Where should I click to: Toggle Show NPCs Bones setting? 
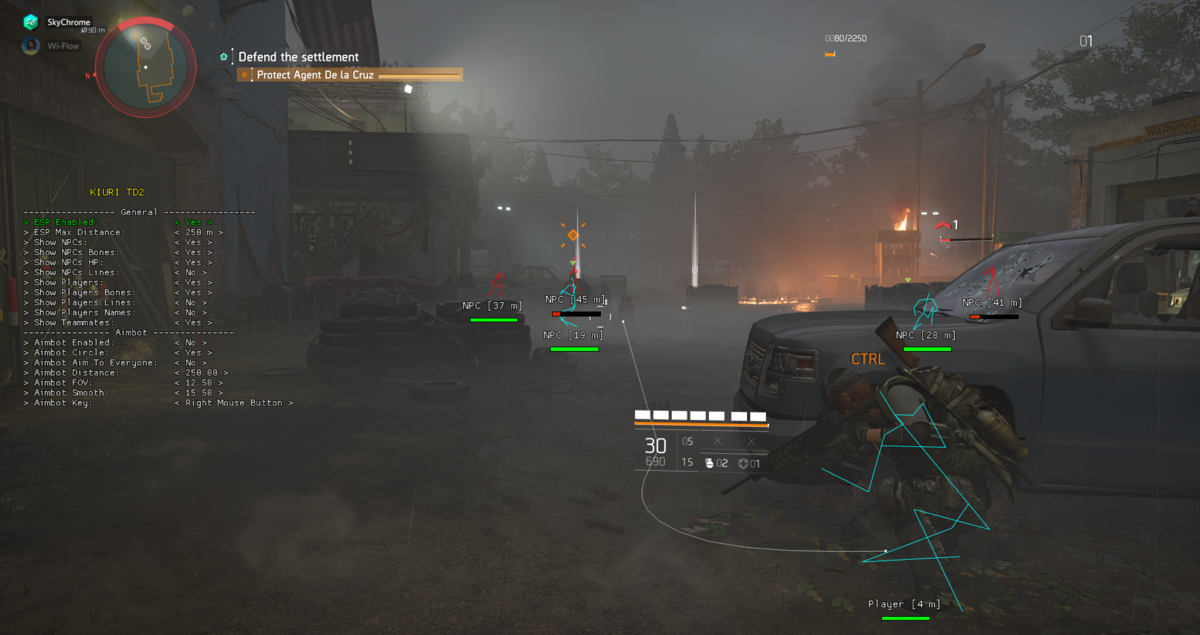192,252
